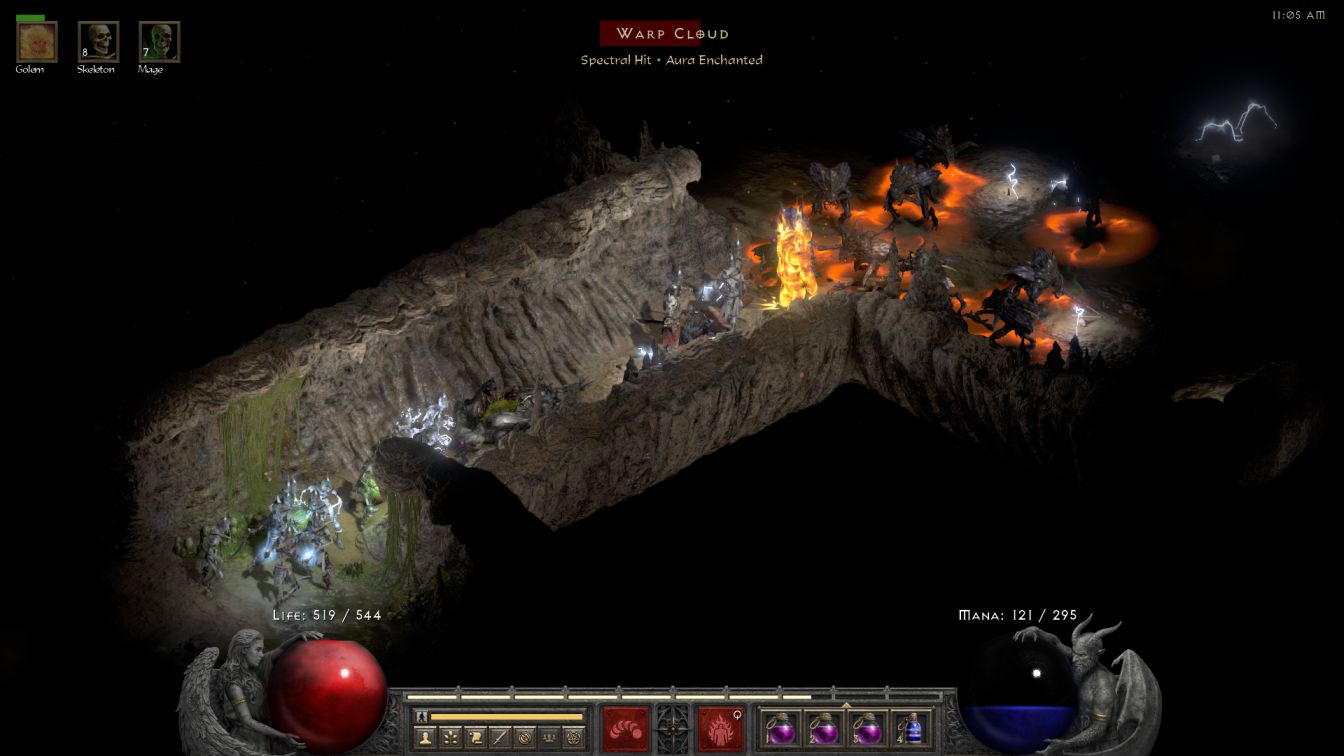Select the Golem minion portrait
Viewport: 1344px width, 756px height.
tap(37, 42)
